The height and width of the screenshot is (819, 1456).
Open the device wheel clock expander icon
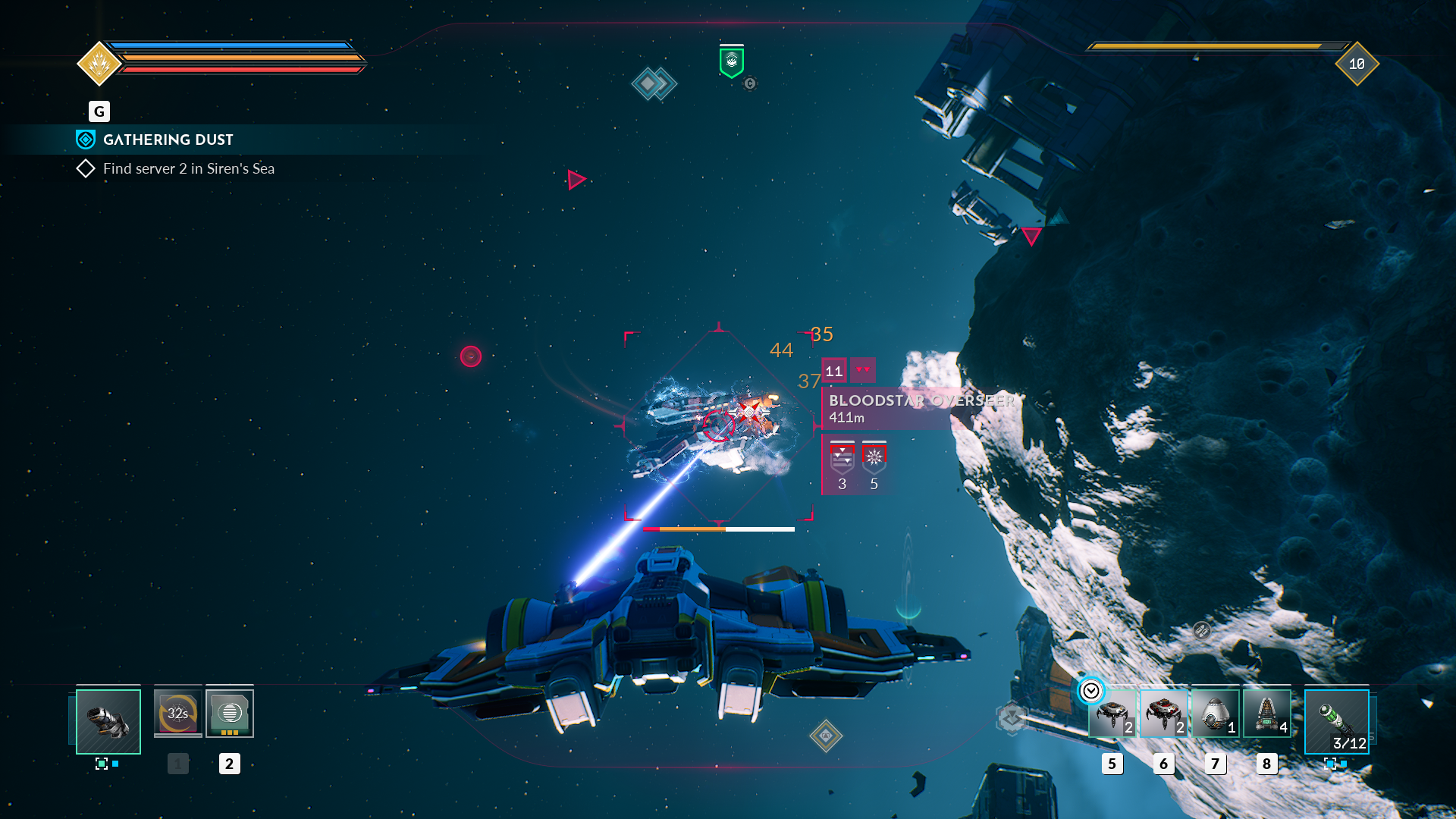coord(1090,691)
